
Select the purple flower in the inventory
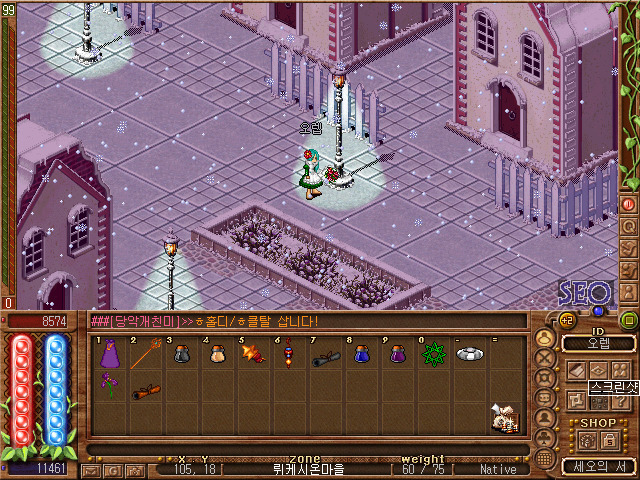coord(108,385)
